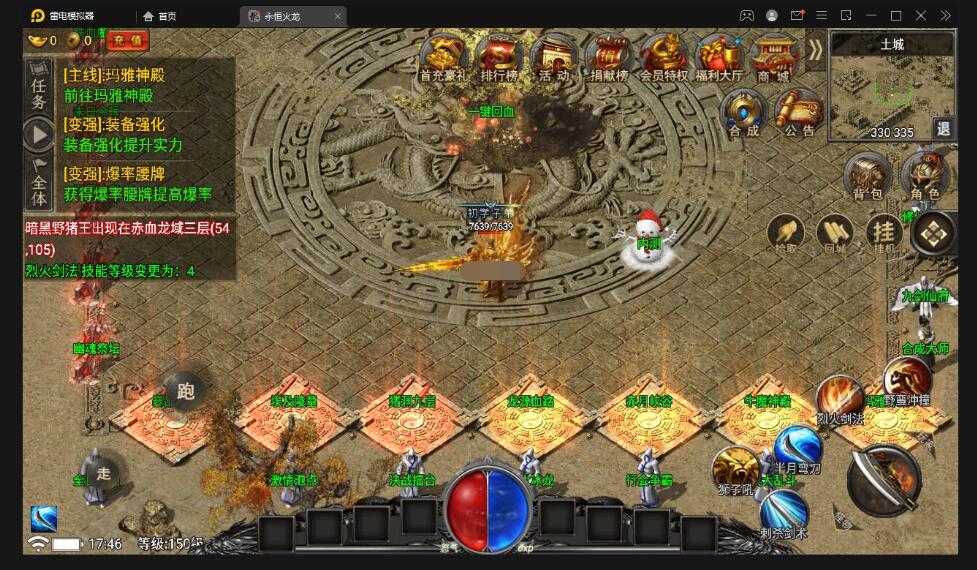Open the 背包 backpack
Viewport: 977px width, 570px height.
pos(867,176)
